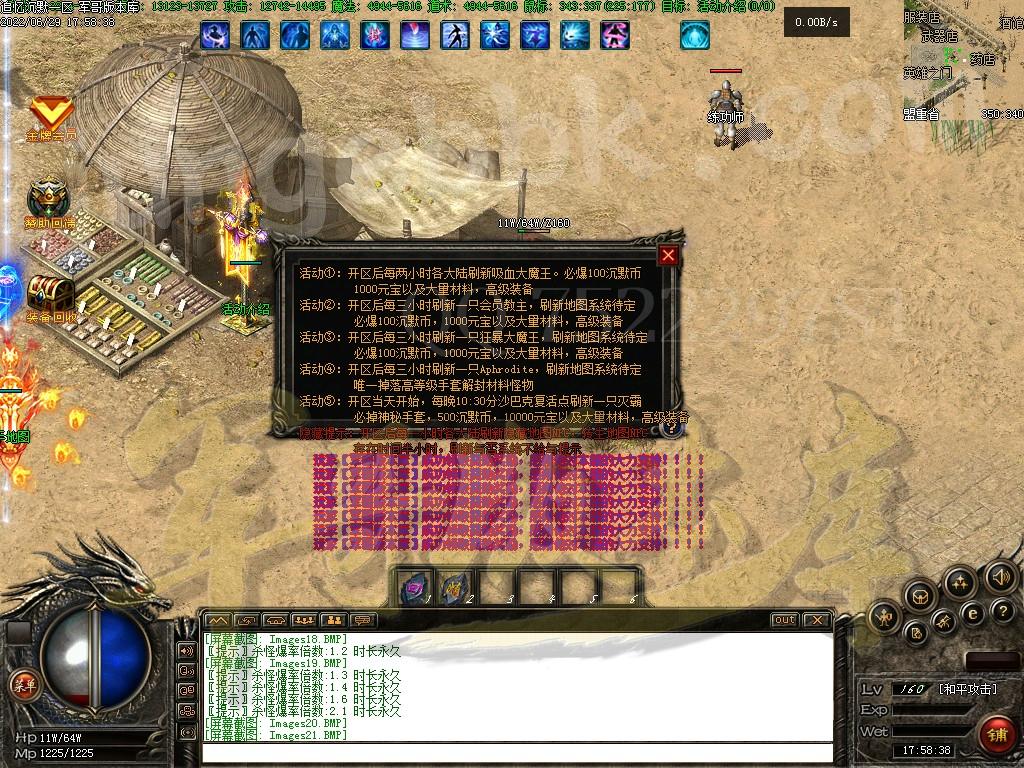
Task: Click the round red 菜单 menu button
Action: [x=22, y=684]
